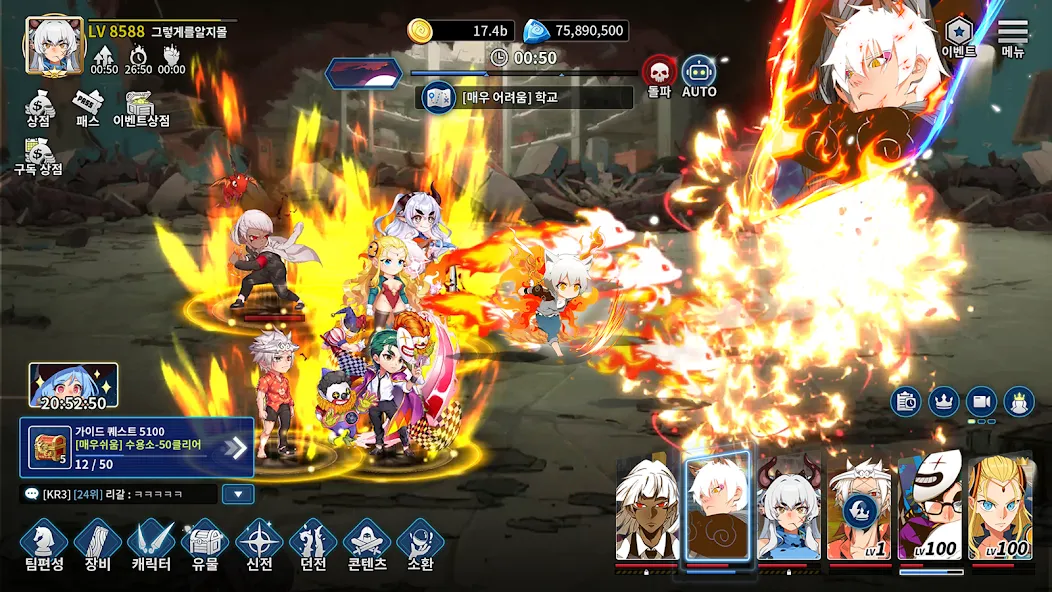The height and width of the screenshot is (592, 1052).
Task: Open the 신전 temple menu
Action: pyautogui.click(x=259, y=545)
